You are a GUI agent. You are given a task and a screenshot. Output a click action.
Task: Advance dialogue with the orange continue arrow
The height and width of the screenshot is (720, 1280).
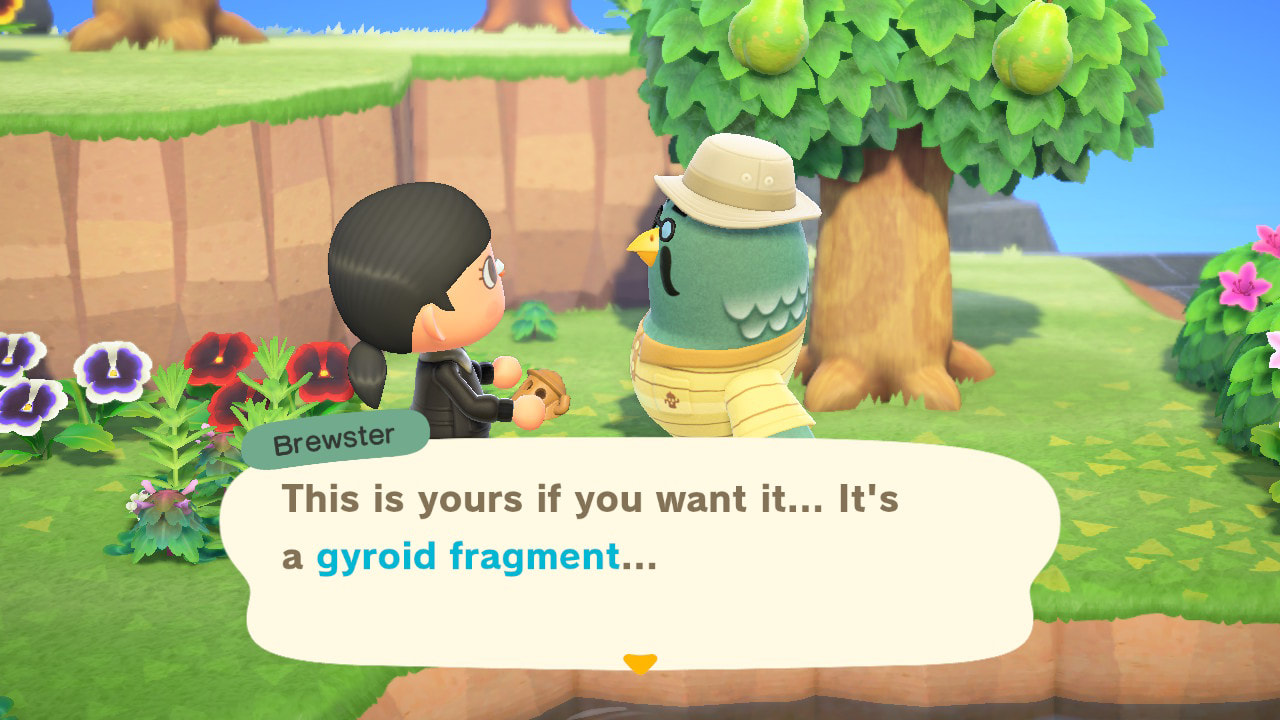pos(640,663)
